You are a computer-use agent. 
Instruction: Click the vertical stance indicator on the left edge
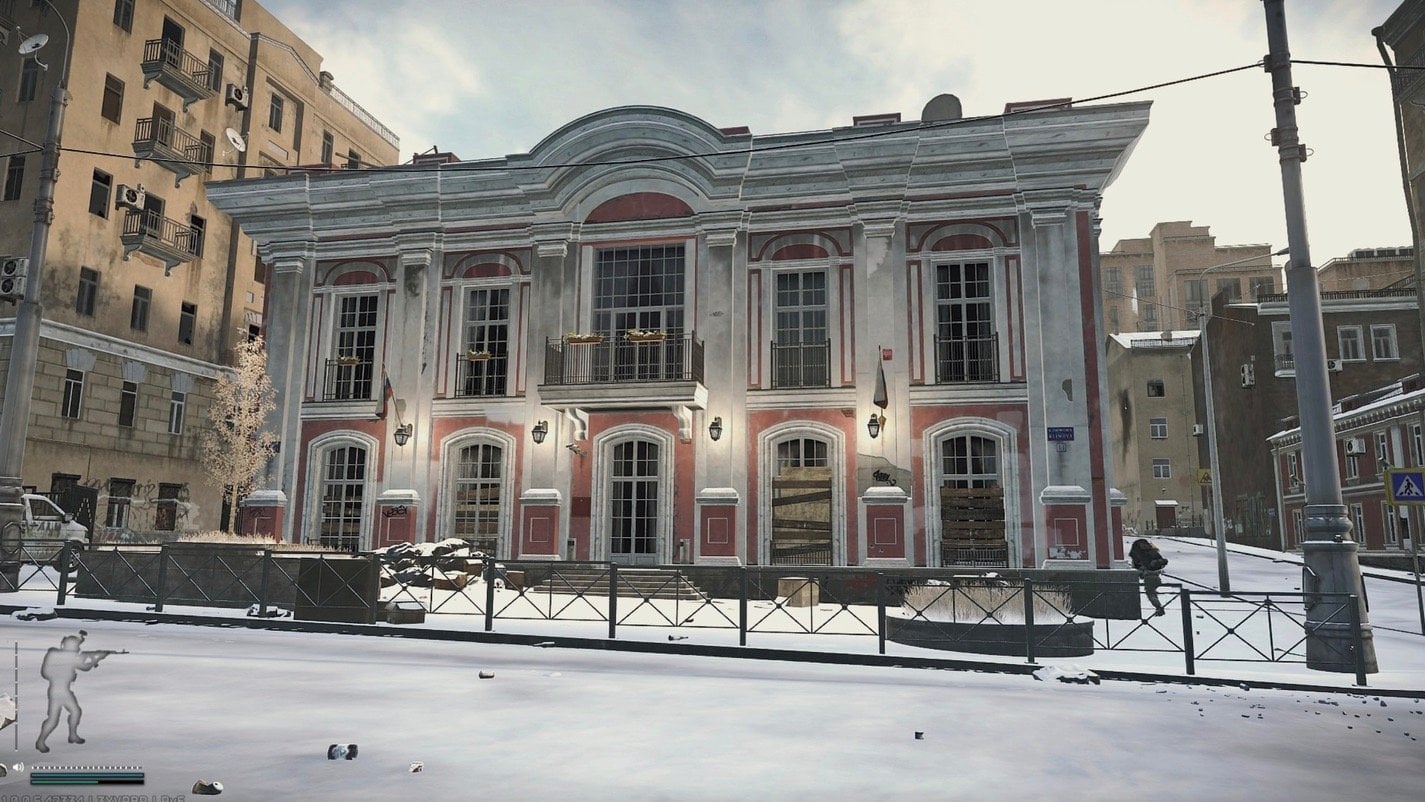tap(16, 695)
